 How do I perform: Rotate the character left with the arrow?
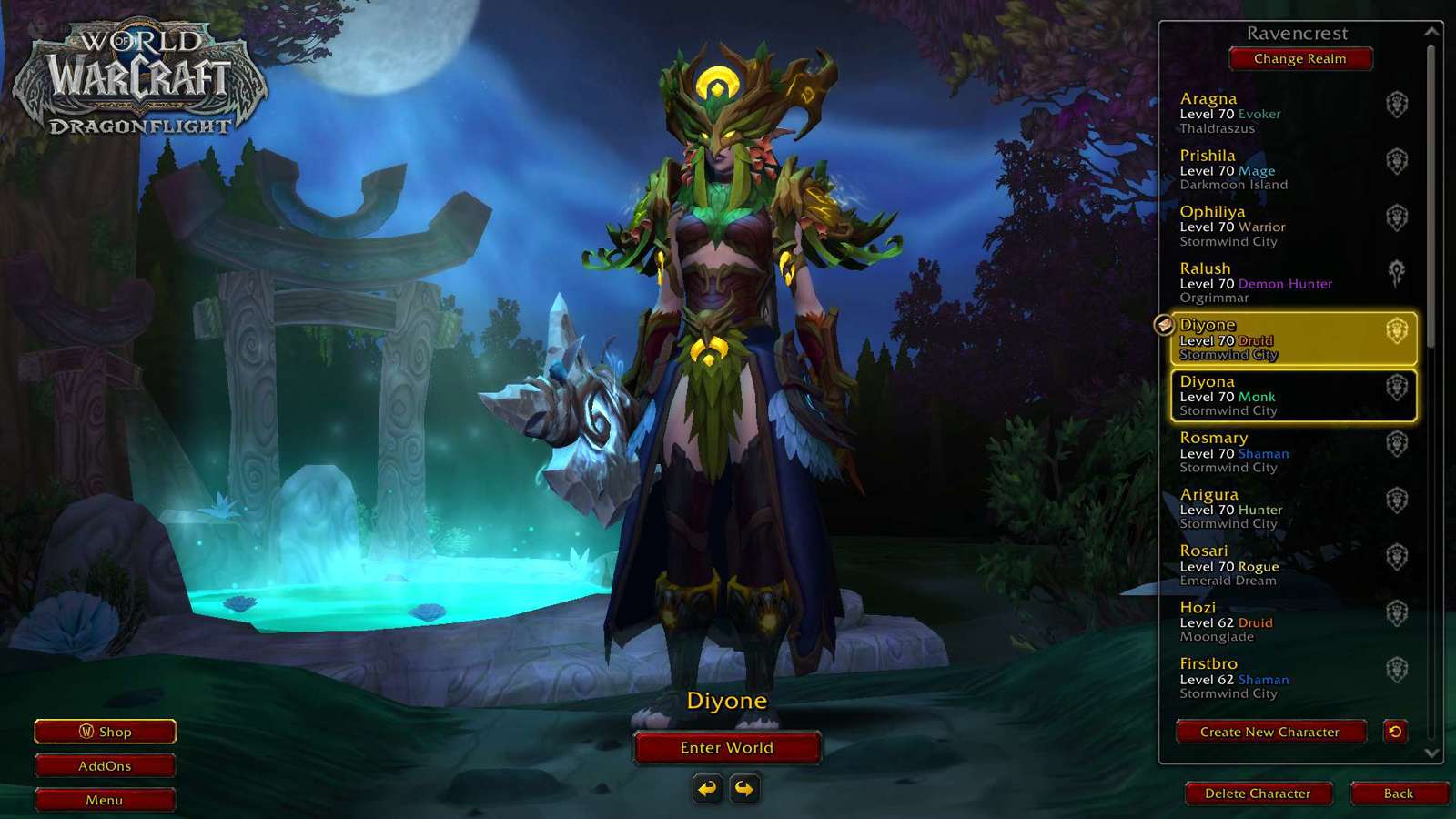coord(707,788)
